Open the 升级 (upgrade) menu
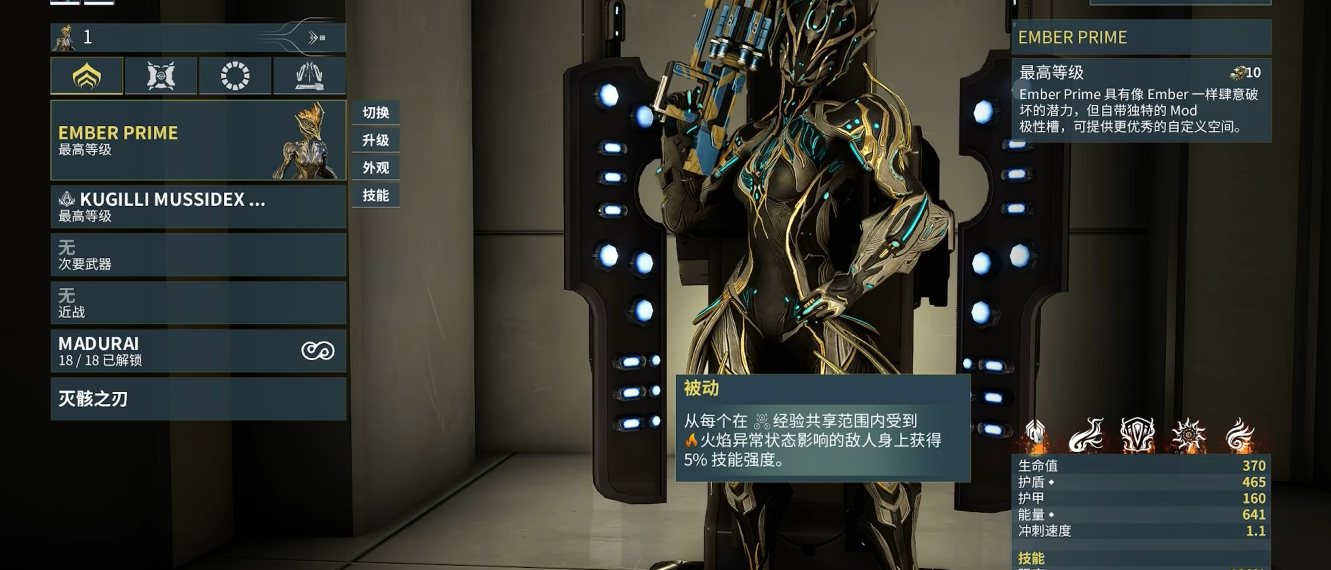Image resolution: width=1331 pixels, height=570 pixels. [376, 140]
